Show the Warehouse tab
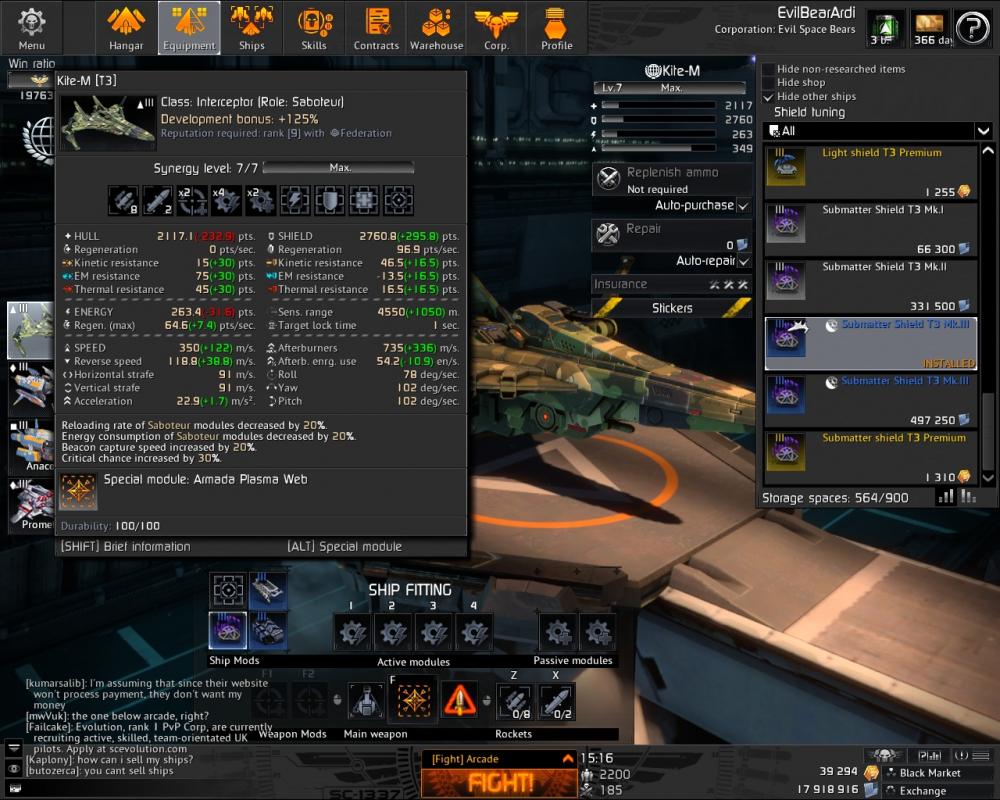The height and width of the screenshot is (800, 1000). (436, 28)
